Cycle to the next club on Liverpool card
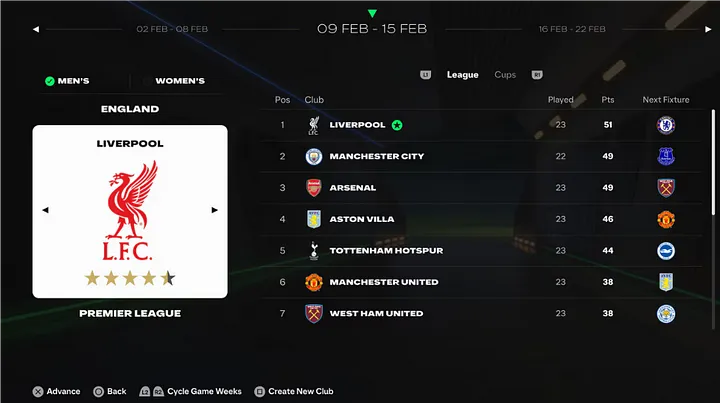Viewport: 720px width, 403px height. point(214,210)
